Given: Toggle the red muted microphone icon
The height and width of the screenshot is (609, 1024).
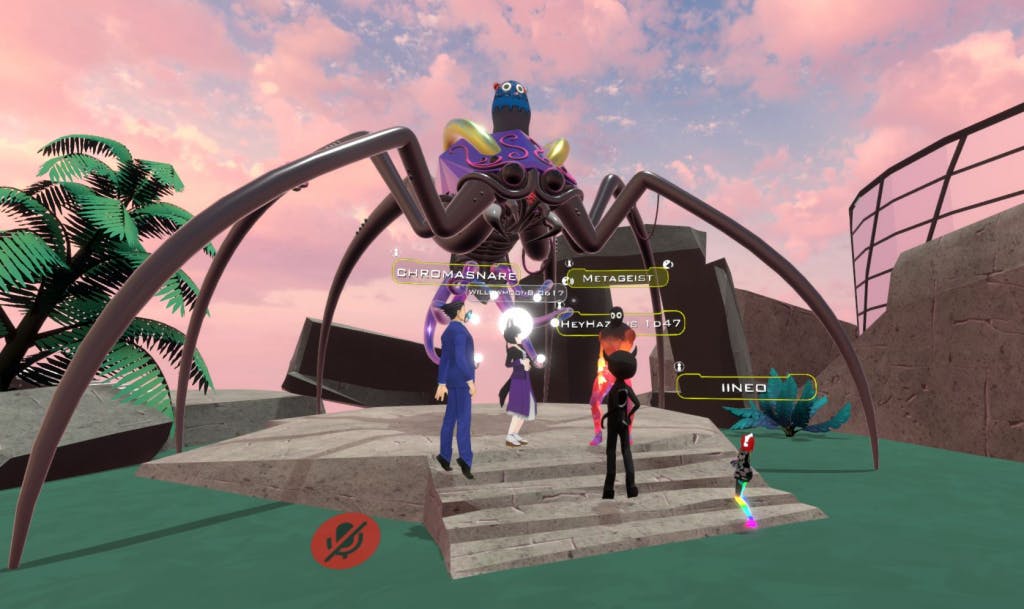Looking at the screenshot, I should pyautogui.click(x=345, y=540).
